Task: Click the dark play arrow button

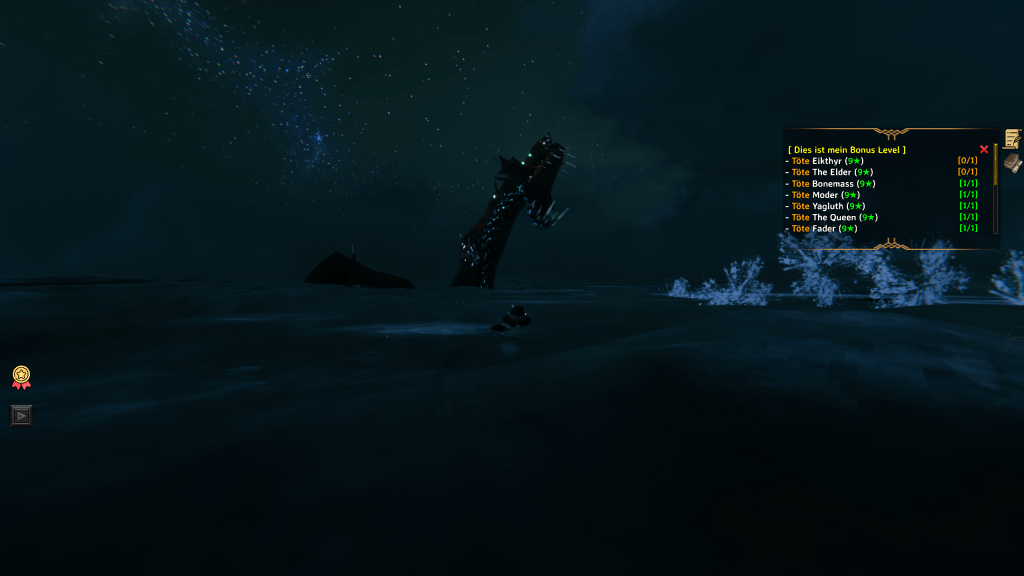Action: click(x=21, y=414)
